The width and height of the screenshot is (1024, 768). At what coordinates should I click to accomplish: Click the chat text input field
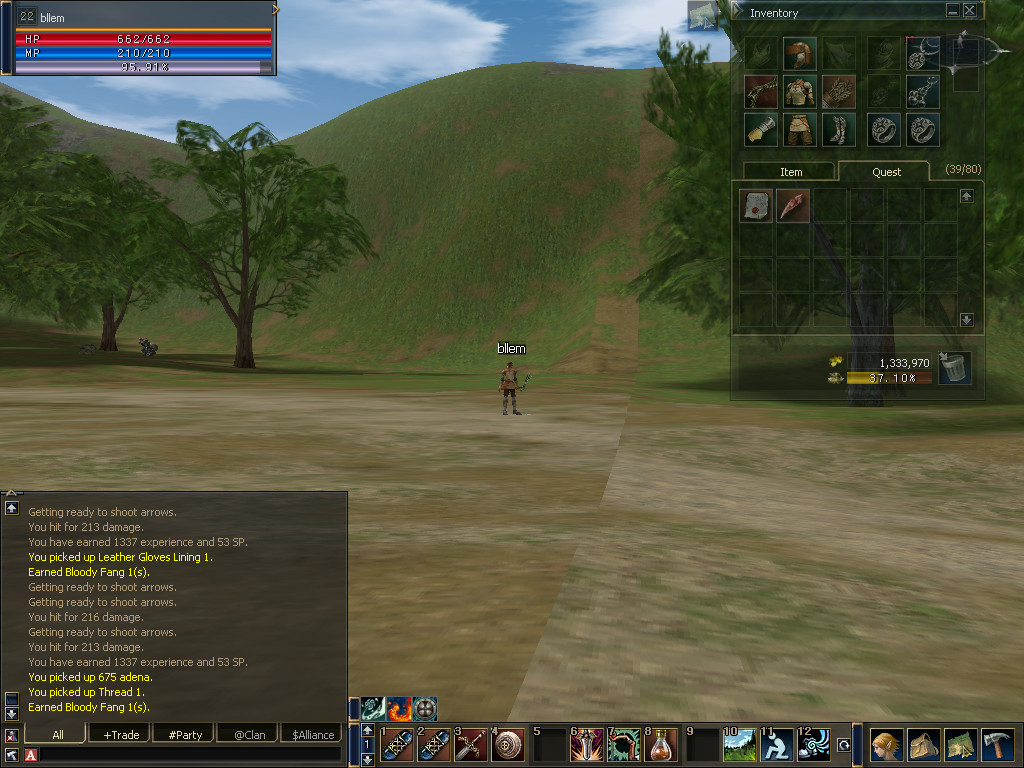190,755
